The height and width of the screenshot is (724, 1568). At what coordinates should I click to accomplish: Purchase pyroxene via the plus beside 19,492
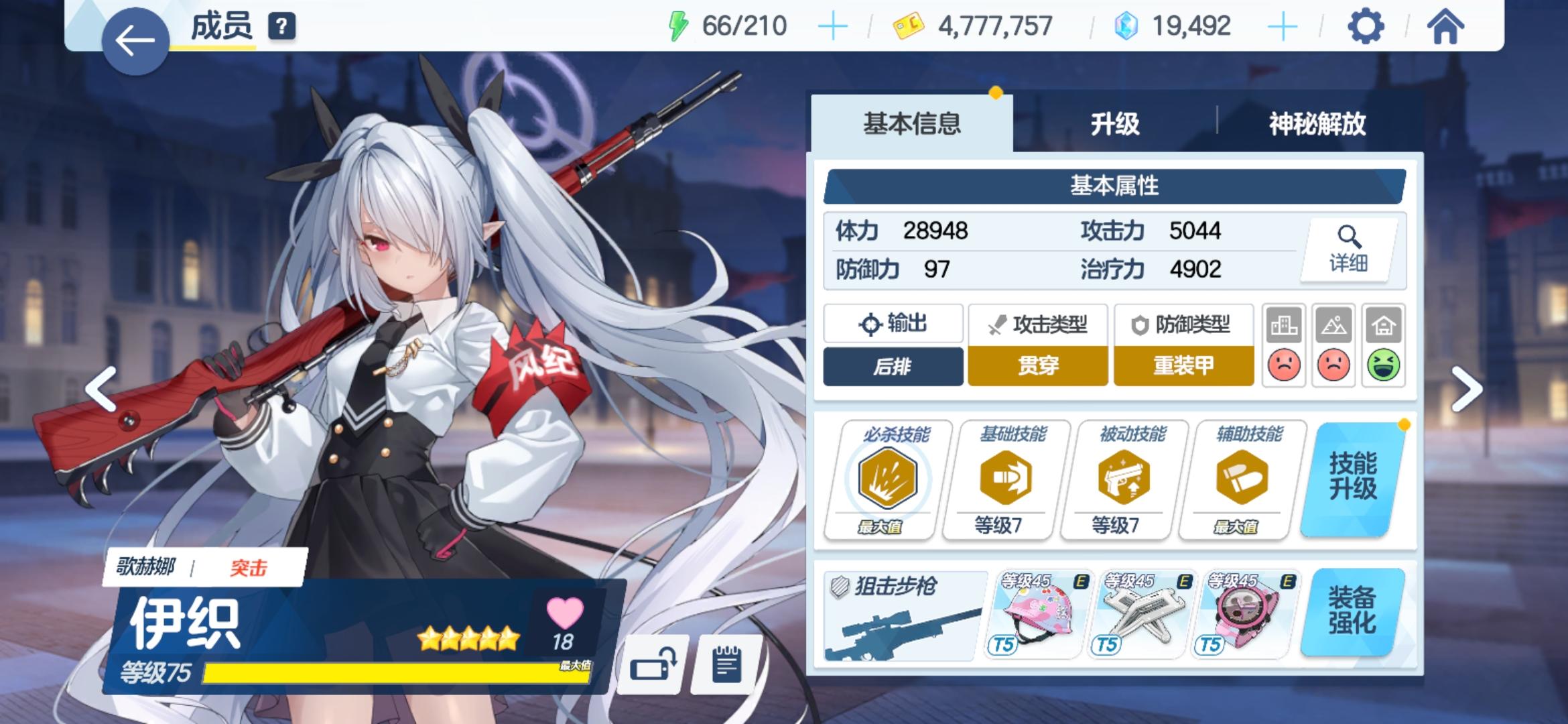[1283, 25]
